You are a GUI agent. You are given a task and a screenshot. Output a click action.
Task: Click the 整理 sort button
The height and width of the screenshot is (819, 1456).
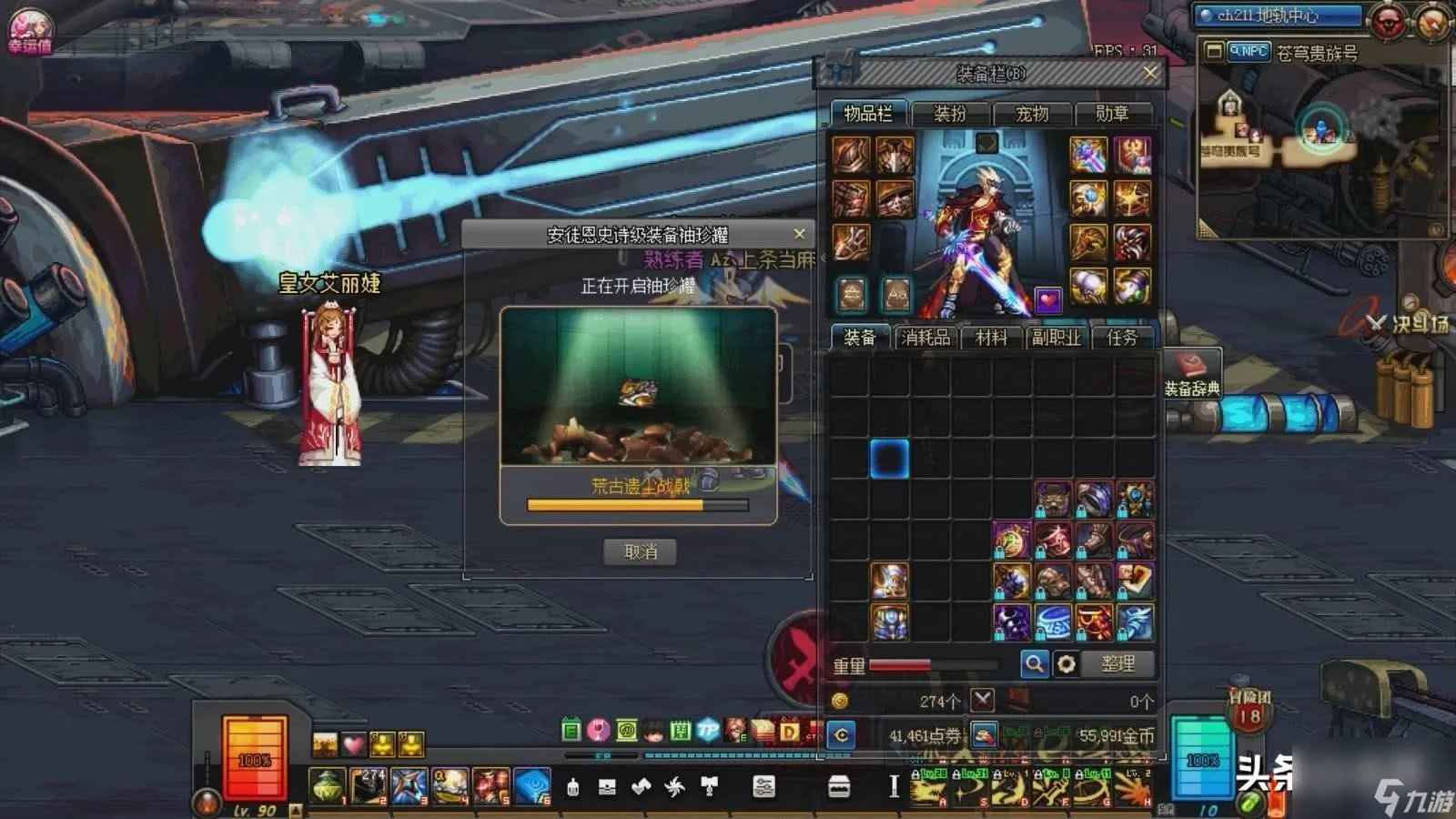coord(1117,664)
